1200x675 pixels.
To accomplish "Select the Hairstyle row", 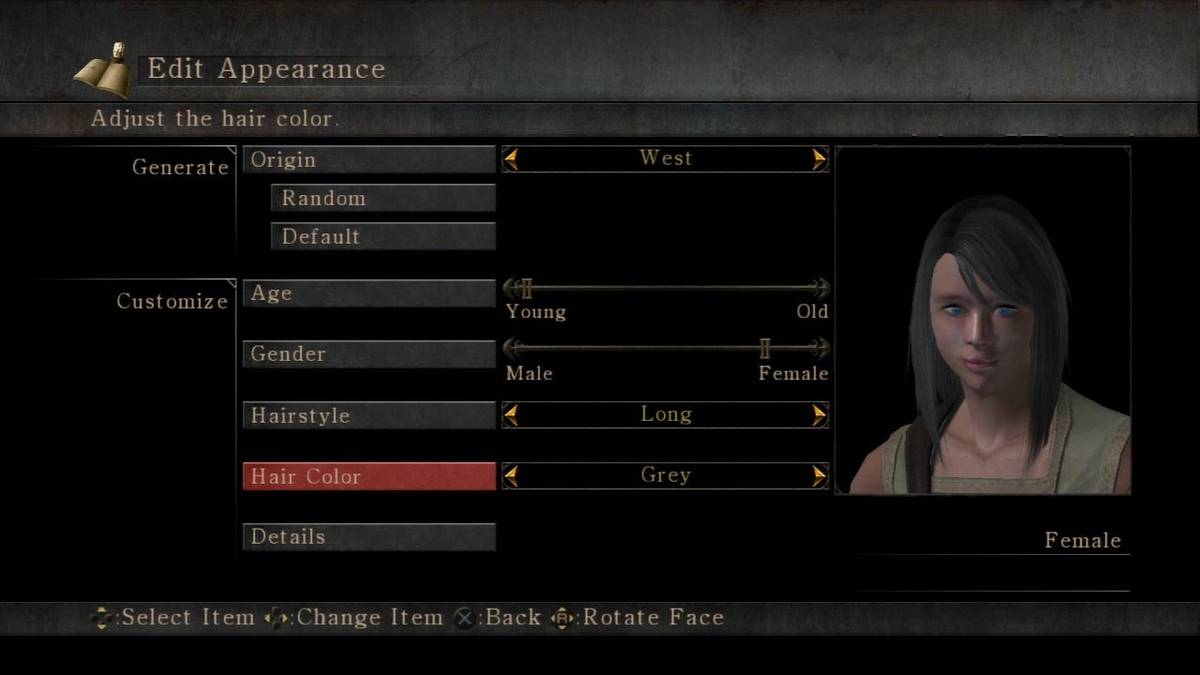I will tap(368, 415).
